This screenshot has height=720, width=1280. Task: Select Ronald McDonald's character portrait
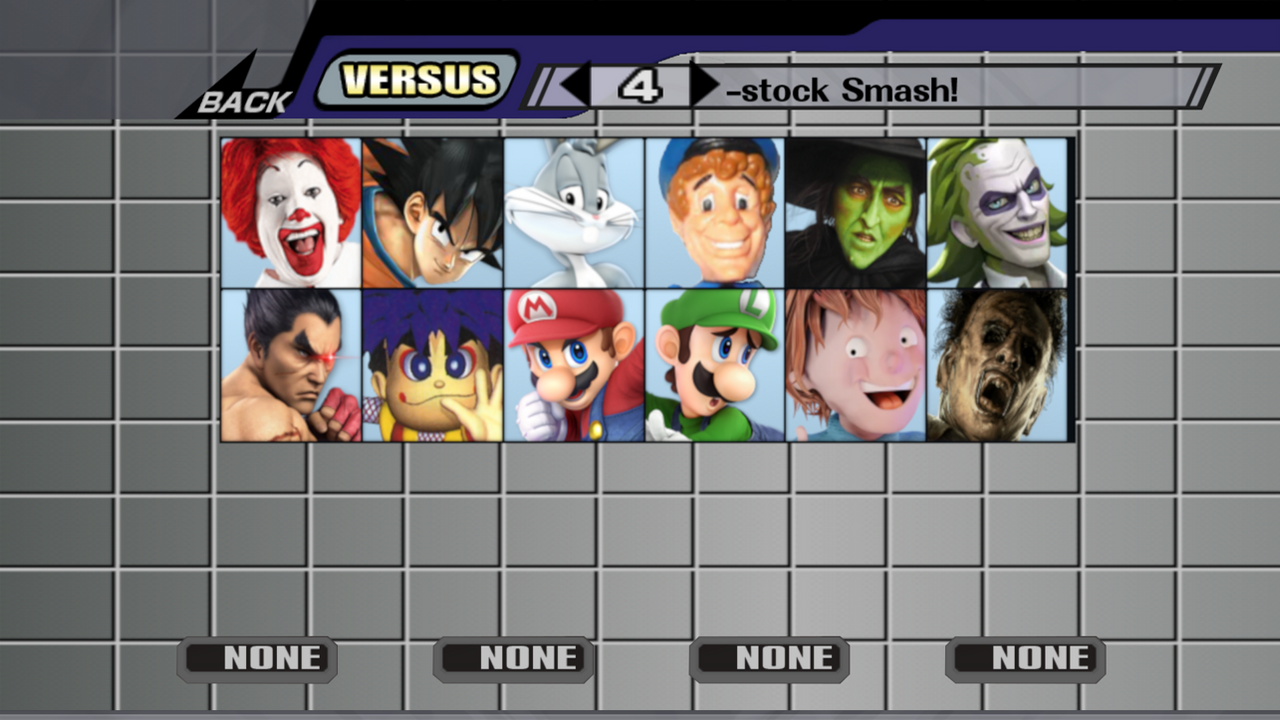point(289,213)
